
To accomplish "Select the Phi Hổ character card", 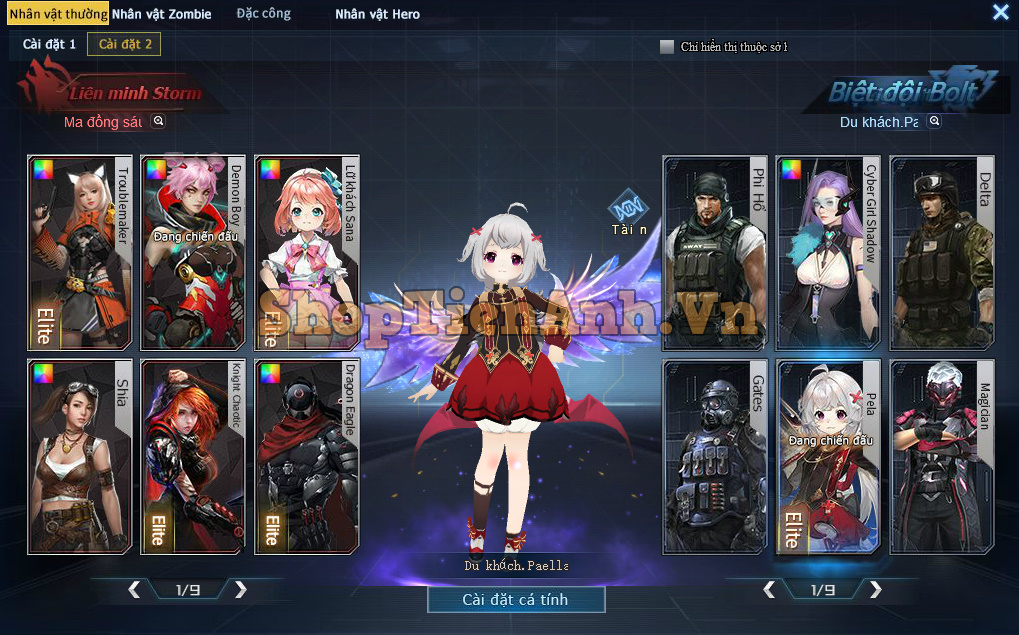I will [715, 251].
